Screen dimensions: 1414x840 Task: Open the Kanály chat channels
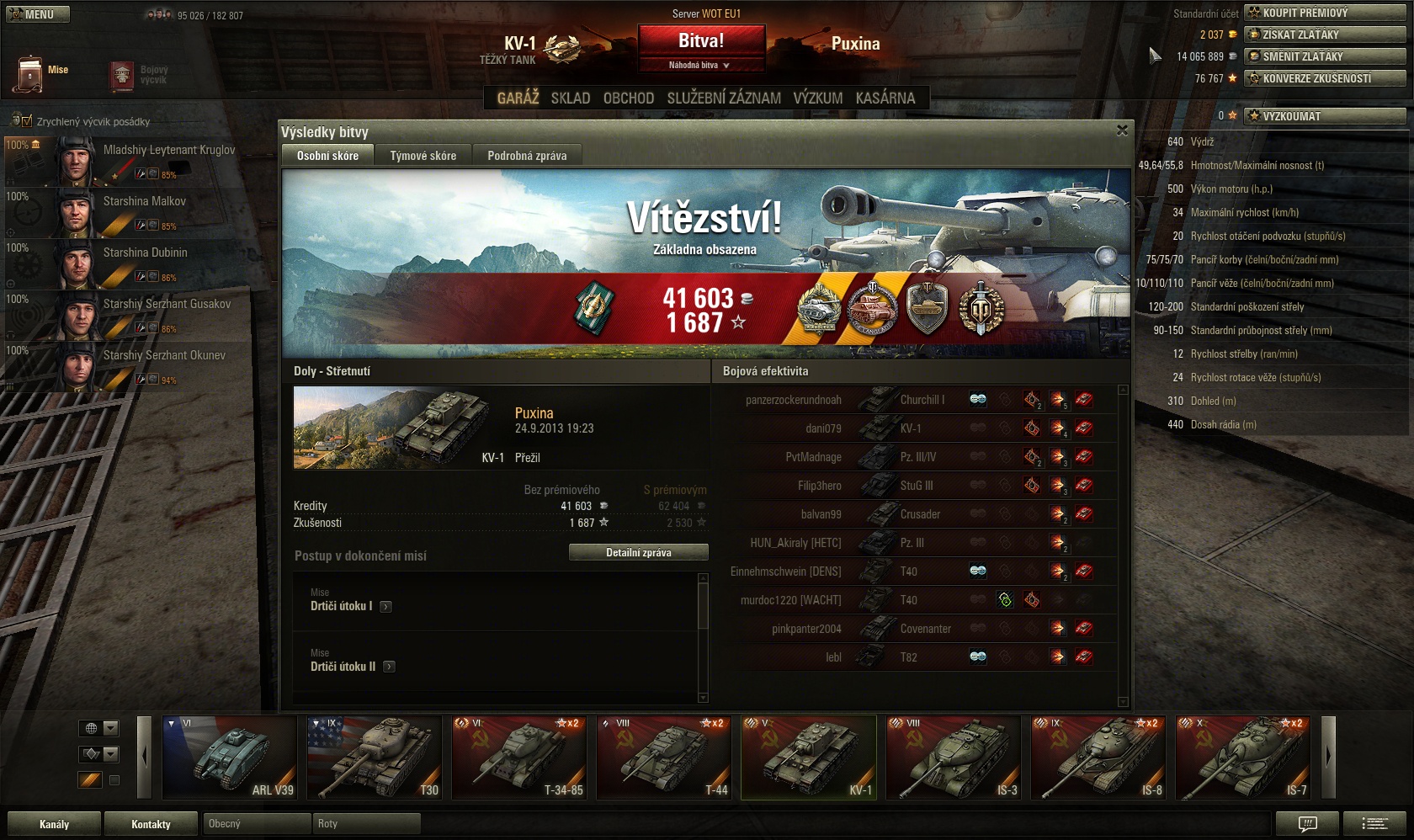(x=54, y=824)
